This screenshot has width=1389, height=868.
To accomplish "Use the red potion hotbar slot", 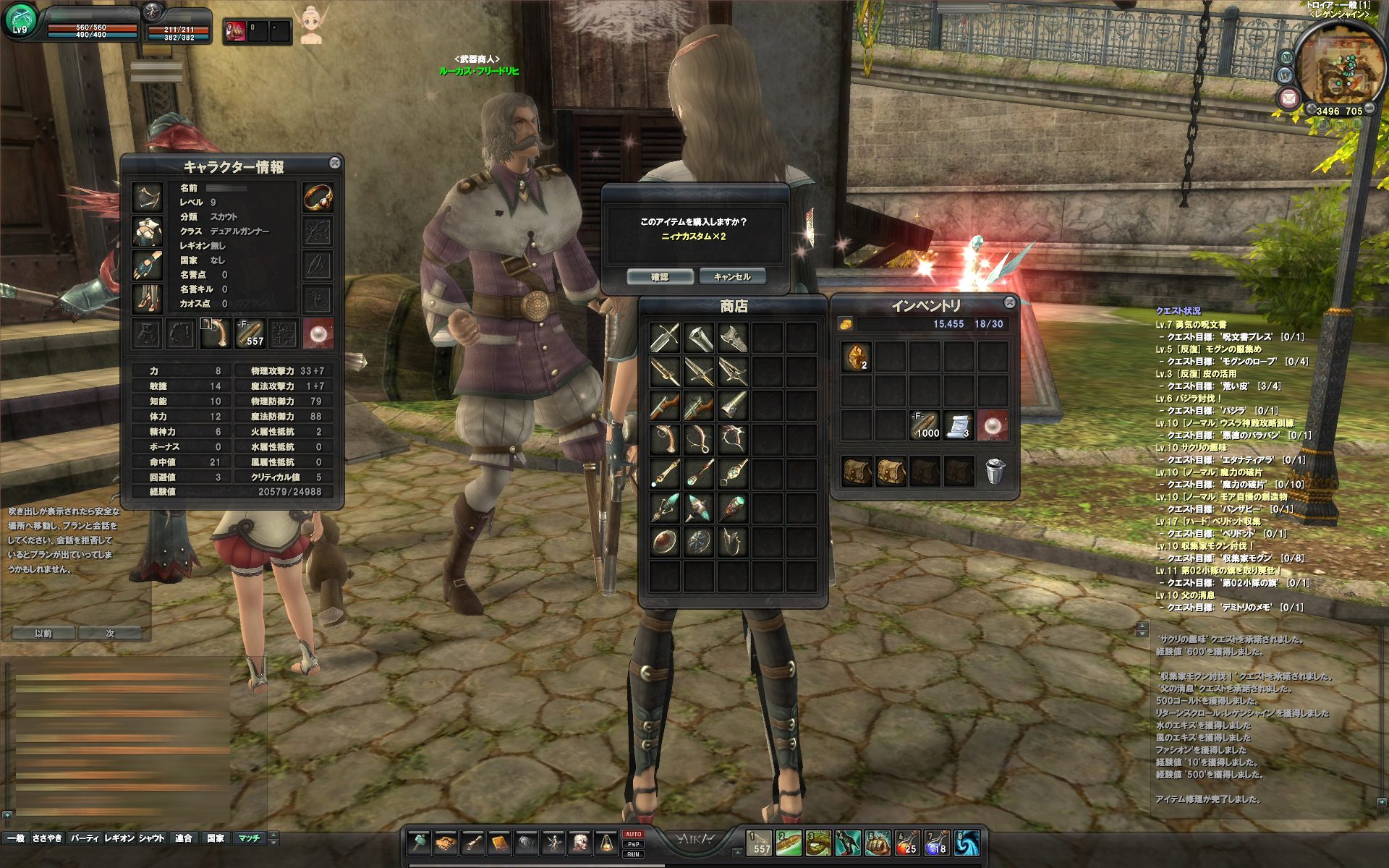I will (907, 843).
